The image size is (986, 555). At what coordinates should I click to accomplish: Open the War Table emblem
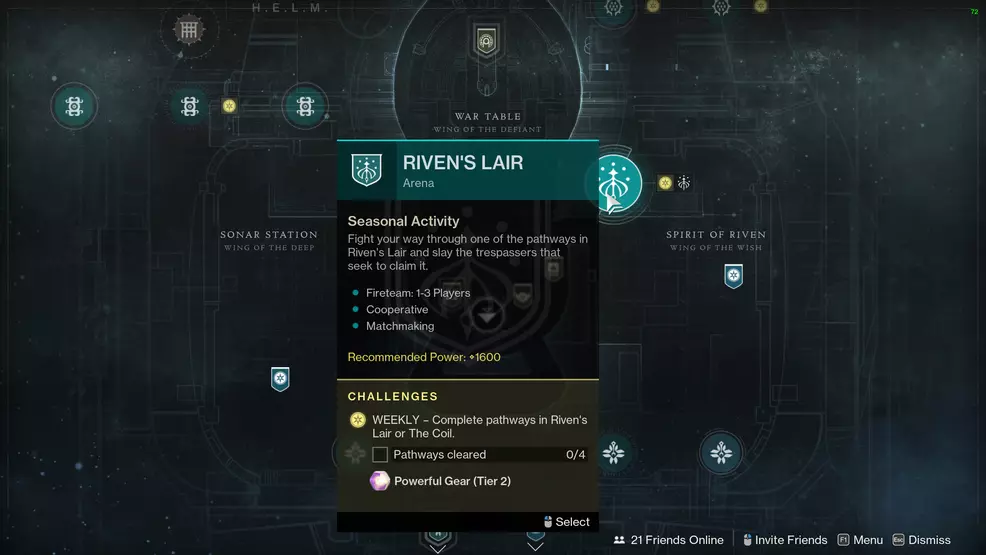coord(487,42)
